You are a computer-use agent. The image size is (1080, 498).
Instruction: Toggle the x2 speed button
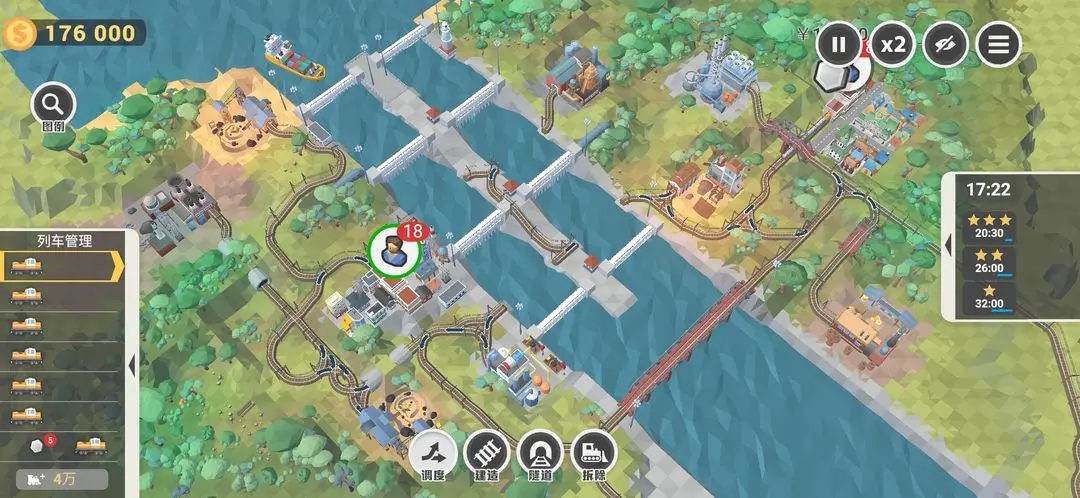click(x=892, y=44)
